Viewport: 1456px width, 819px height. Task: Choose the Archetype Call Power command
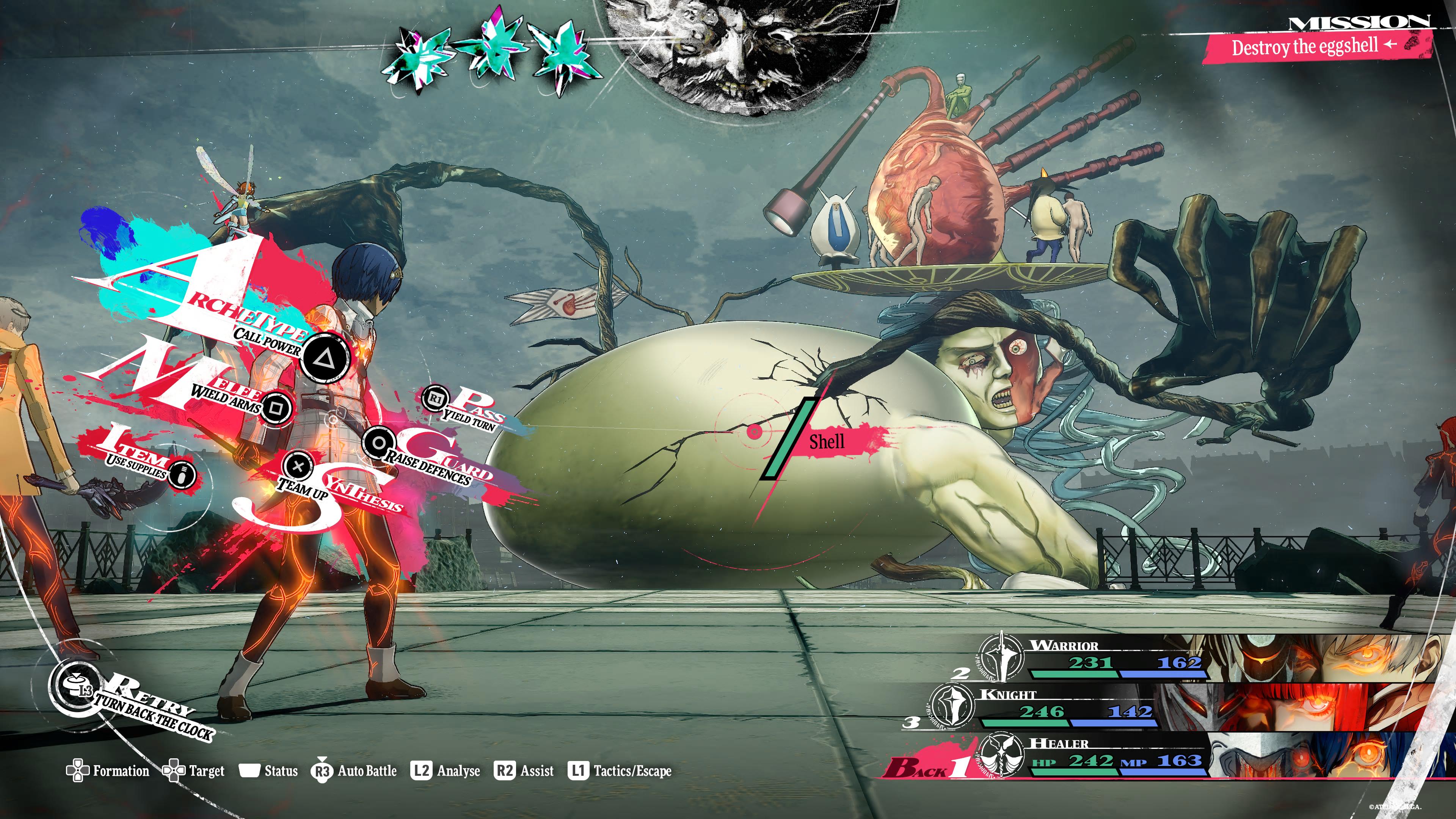(325, 357)
